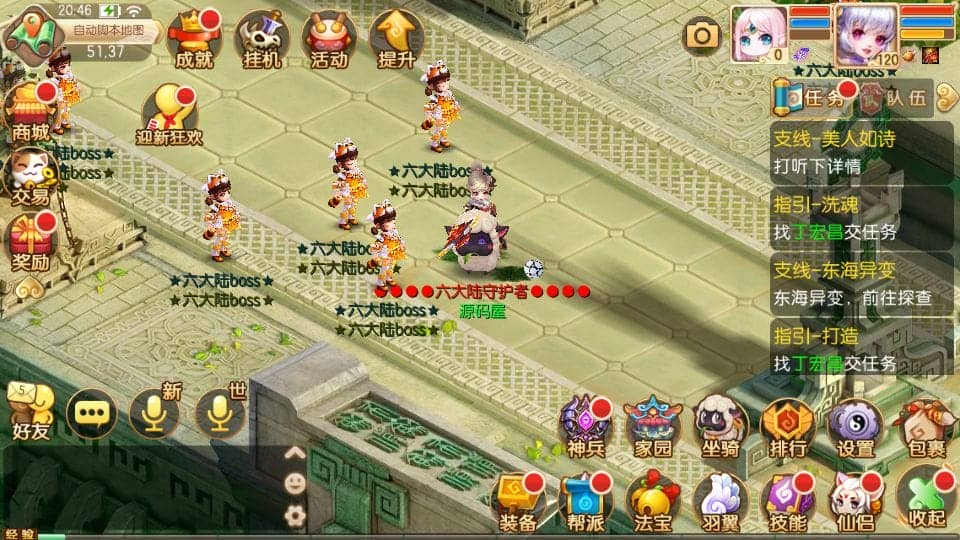
Task: Open the 包裹 inventory bag
Action: coord(923,429)
